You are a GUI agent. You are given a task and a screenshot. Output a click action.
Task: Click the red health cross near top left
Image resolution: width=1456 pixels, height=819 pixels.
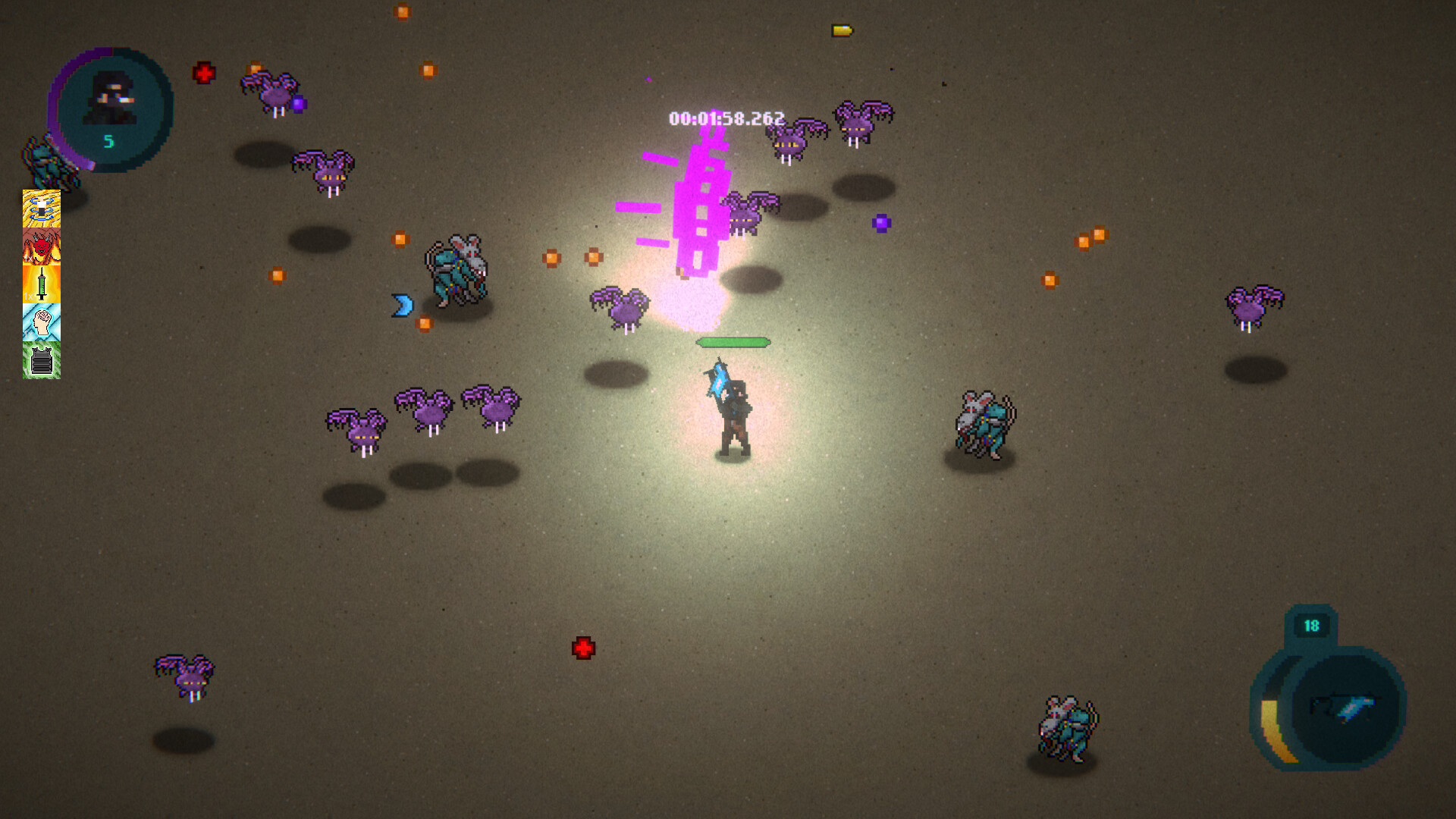pyautogui.click(x=203, y=74)
